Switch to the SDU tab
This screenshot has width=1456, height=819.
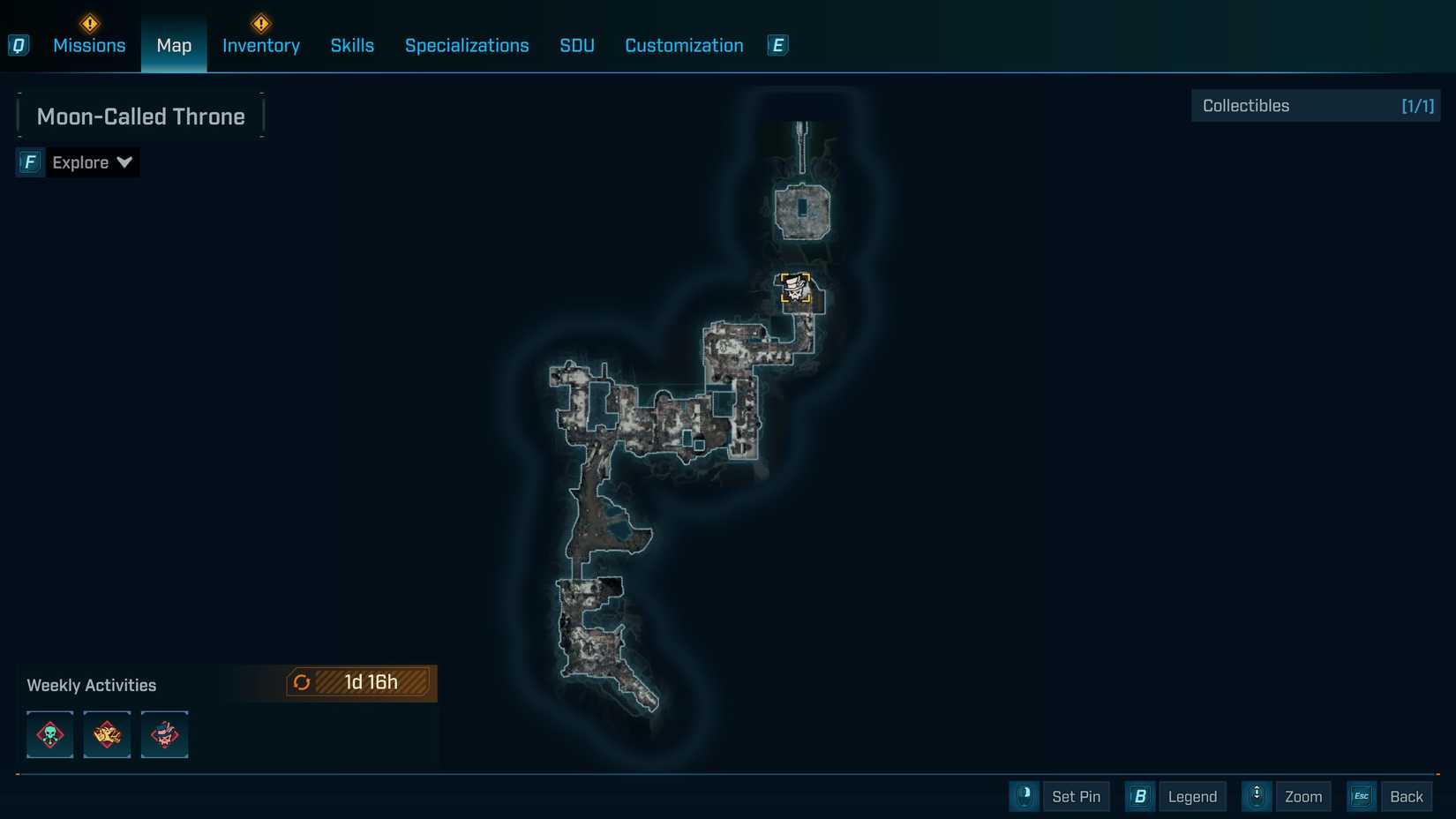tap(576, 45)
